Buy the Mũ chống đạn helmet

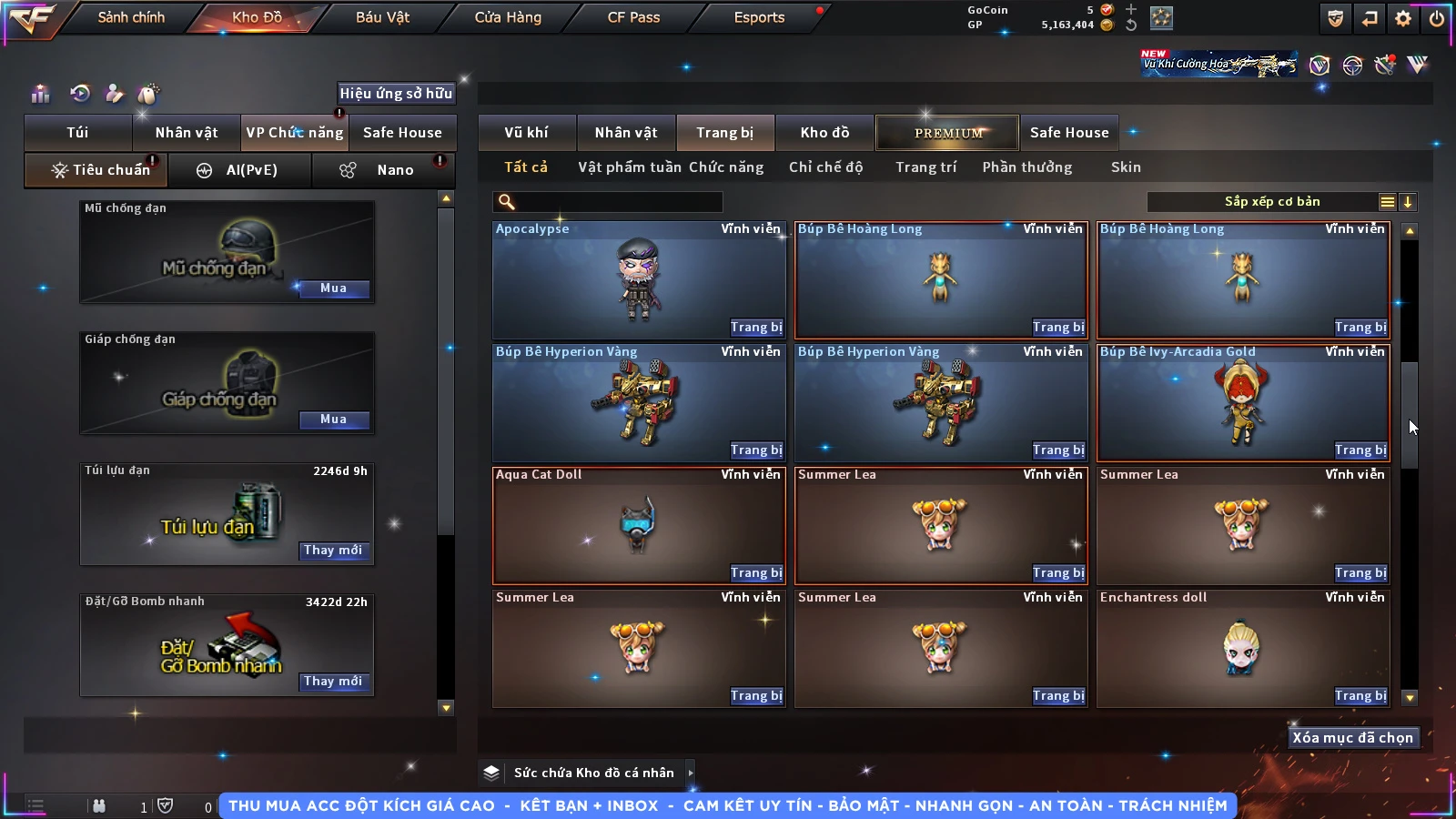pyautogui.click(x=333, y=288)
